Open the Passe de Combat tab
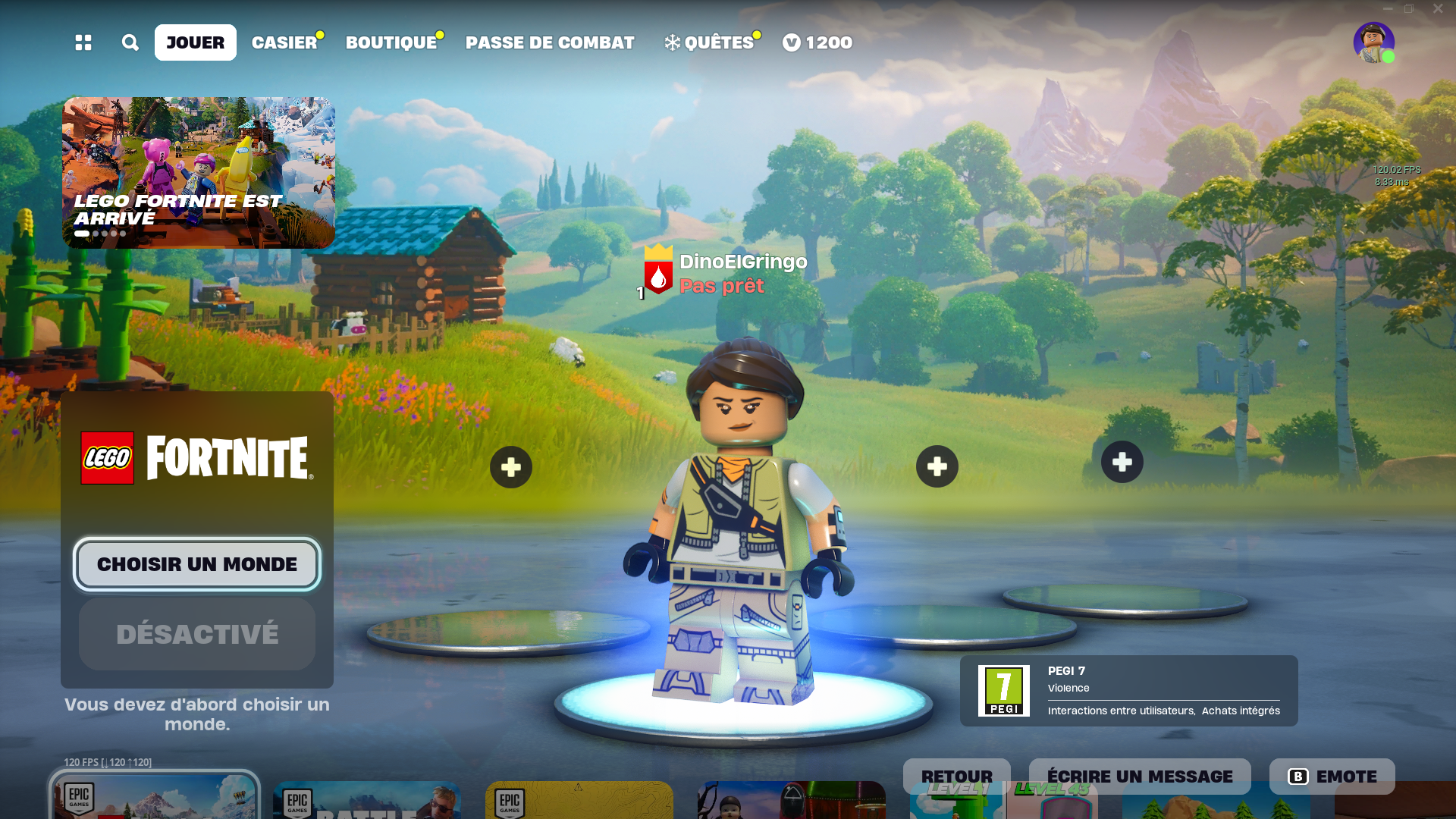 click(549, 42)
